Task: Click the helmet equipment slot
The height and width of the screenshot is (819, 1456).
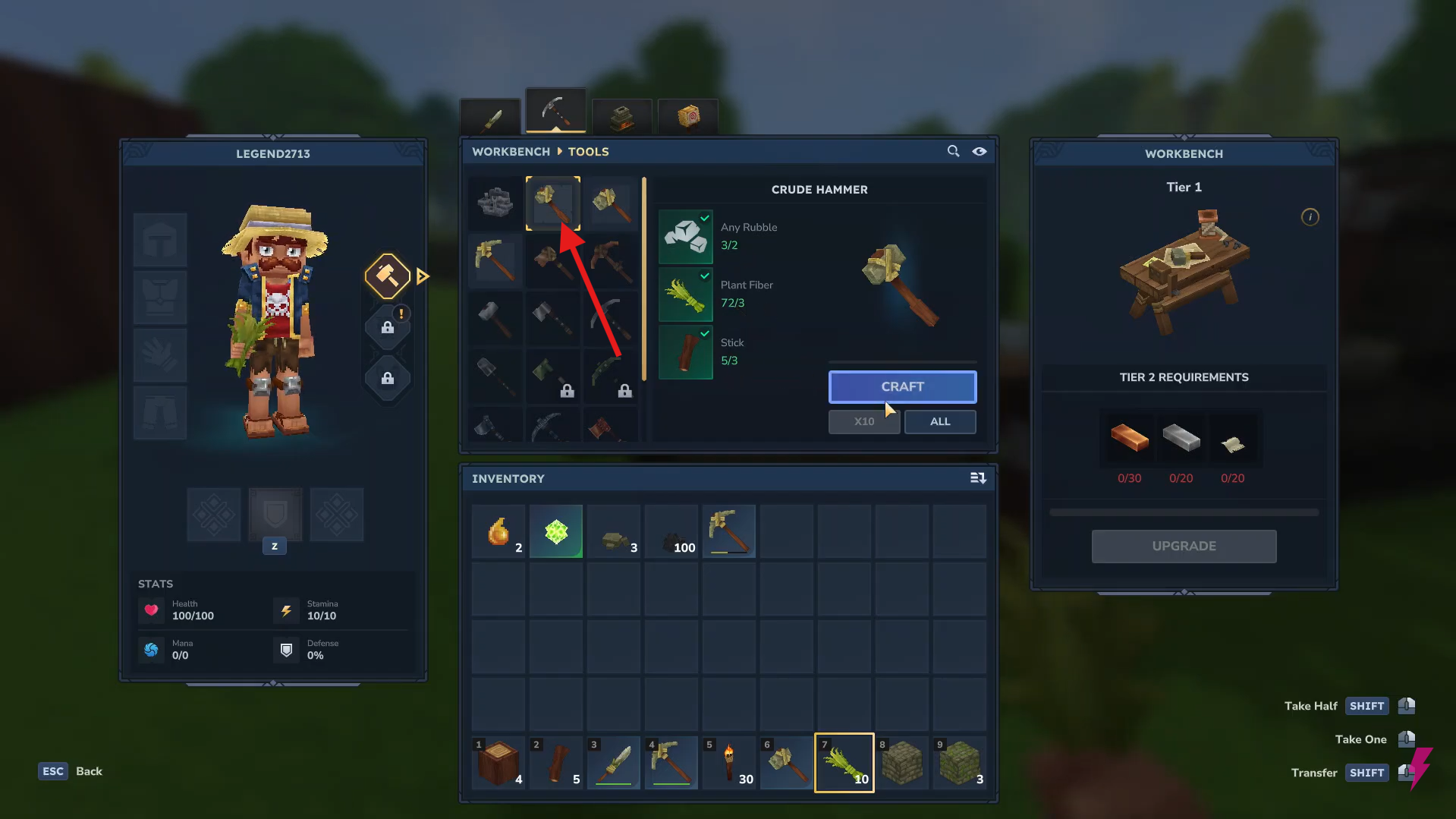Action: click(x=160, y=239)
